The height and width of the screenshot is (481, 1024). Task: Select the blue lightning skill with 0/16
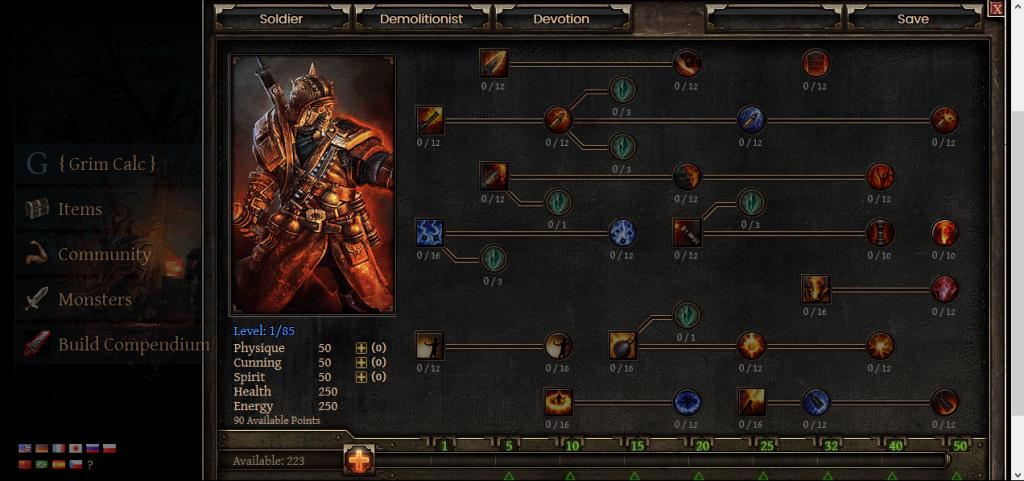pos(430,233)
